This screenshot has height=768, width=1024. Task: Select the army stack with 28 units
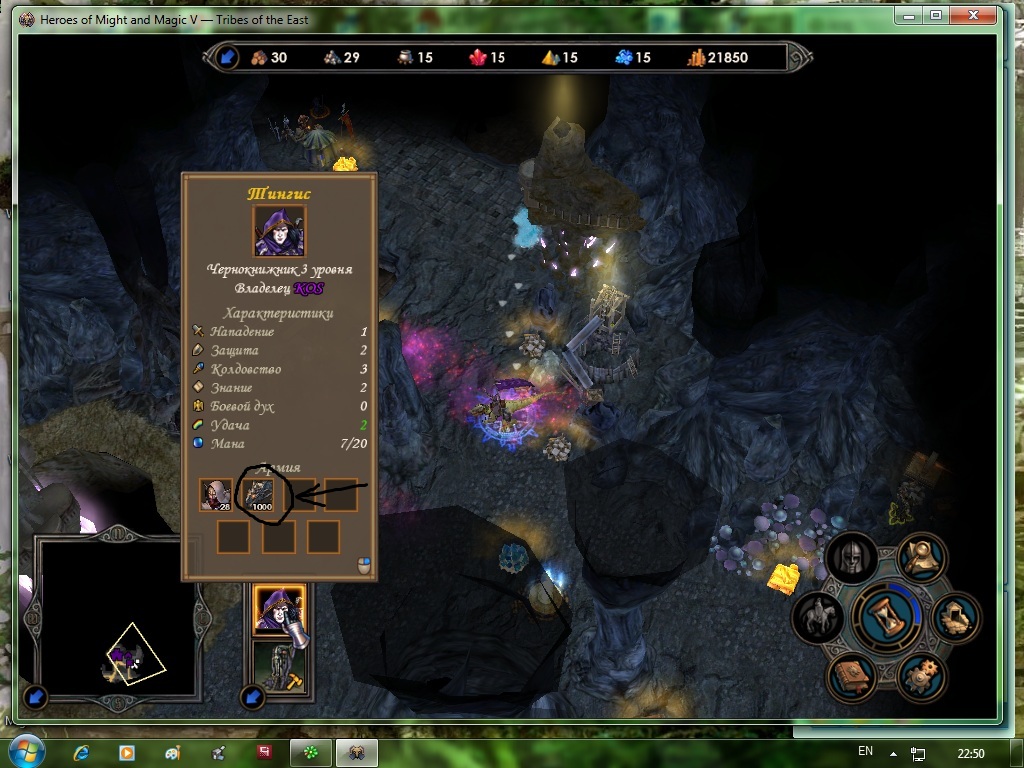[216, 495]
